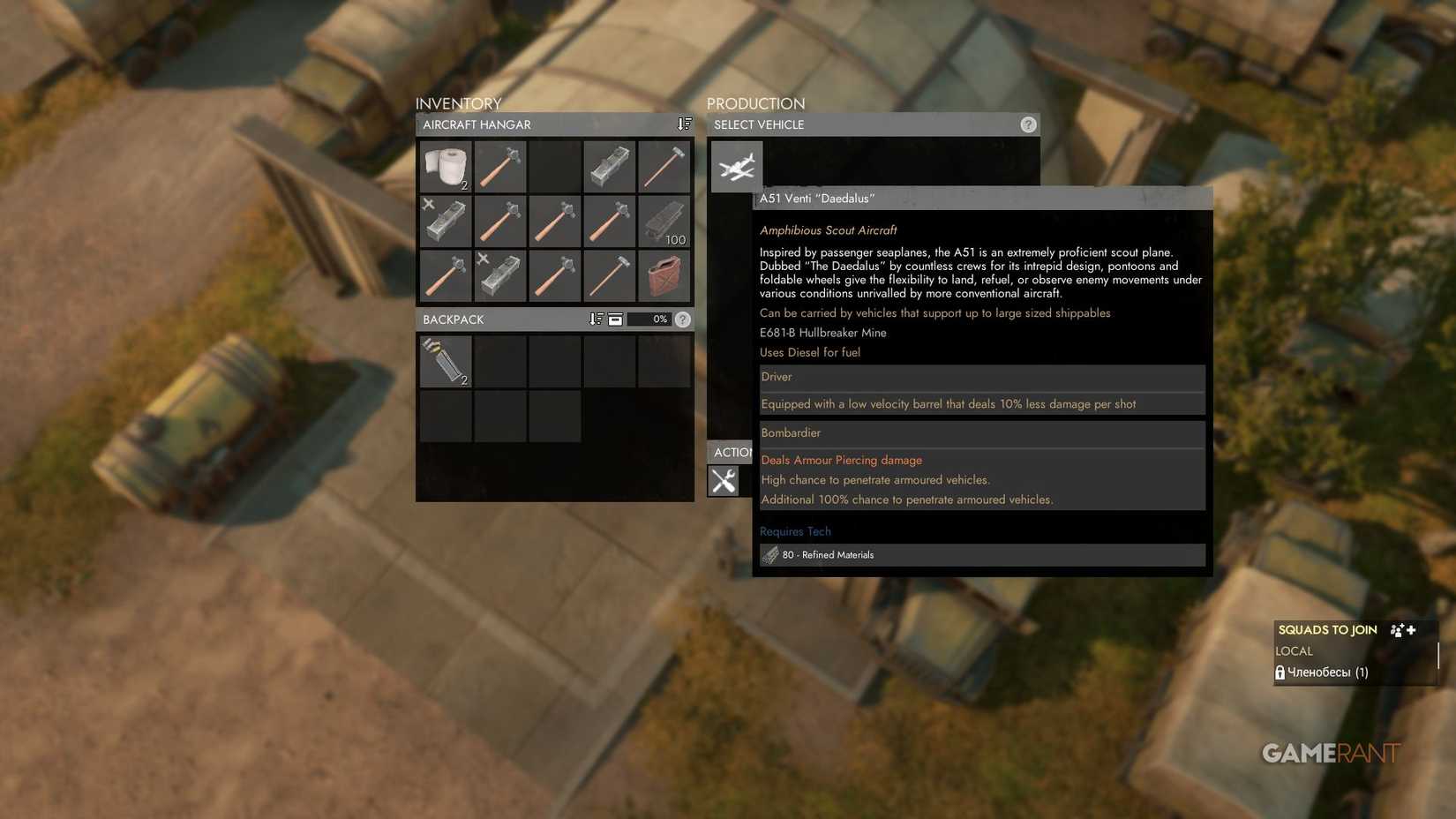The image size is (1456, 819).
Task: Click the create squad plus button
Action: point(1412,629)
